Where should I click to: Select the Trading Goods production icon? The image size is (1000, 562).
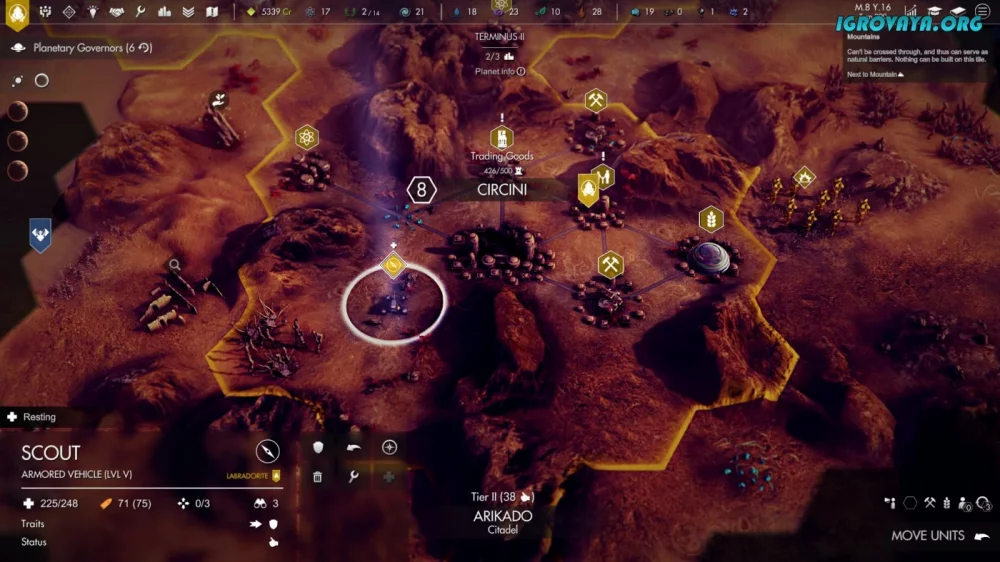(501, 138)
